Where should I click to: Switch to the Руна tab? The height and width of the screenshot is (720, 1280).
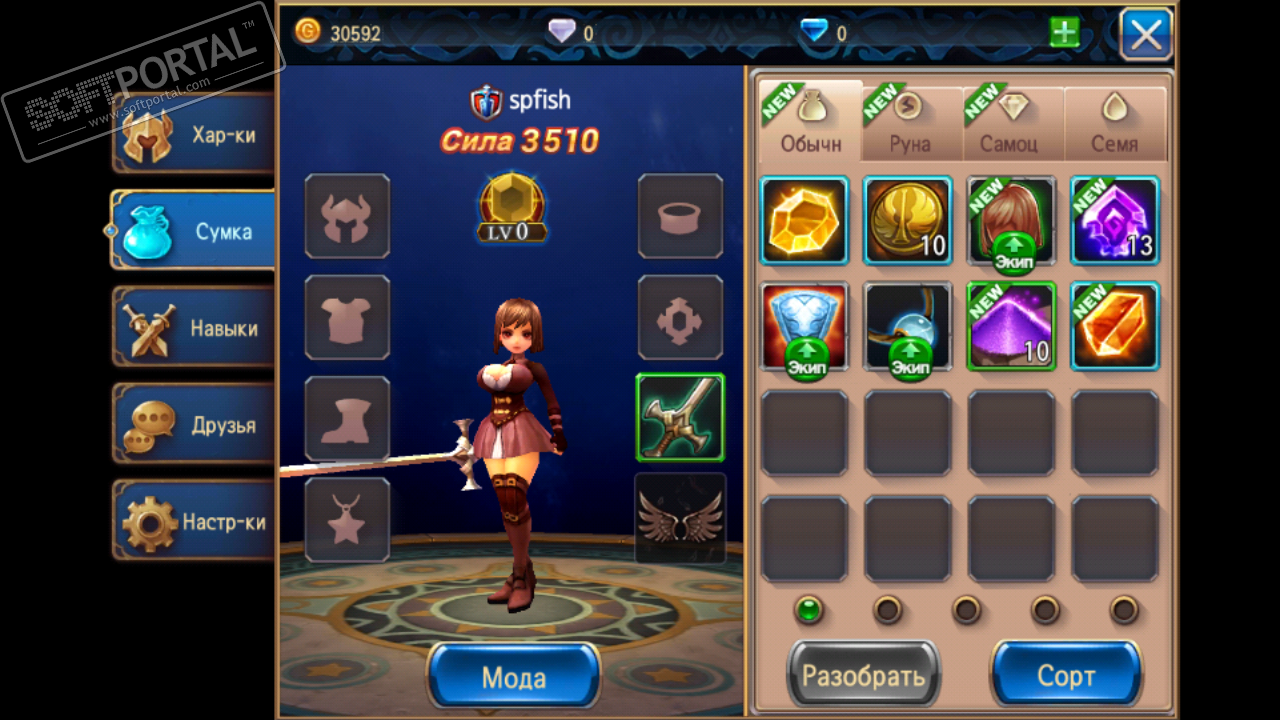(x=910, y=122)
